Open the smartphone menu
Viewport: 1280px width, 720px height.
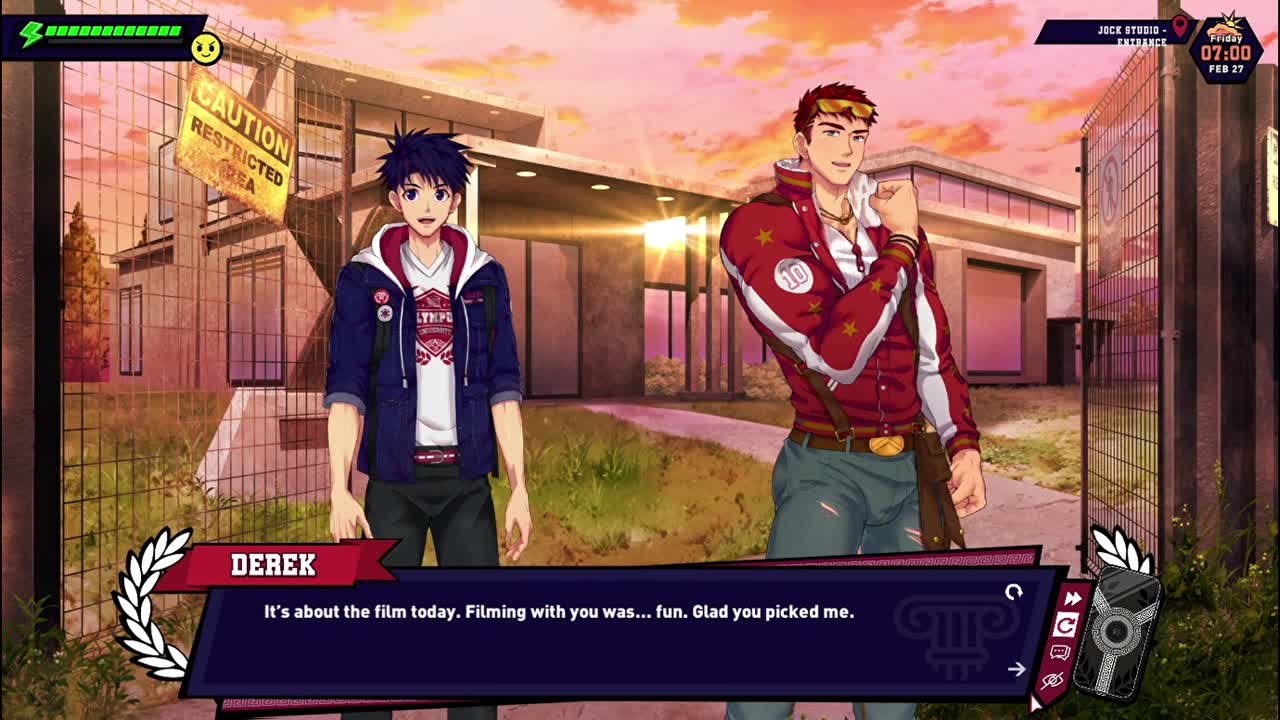(x=1116, y=632)
